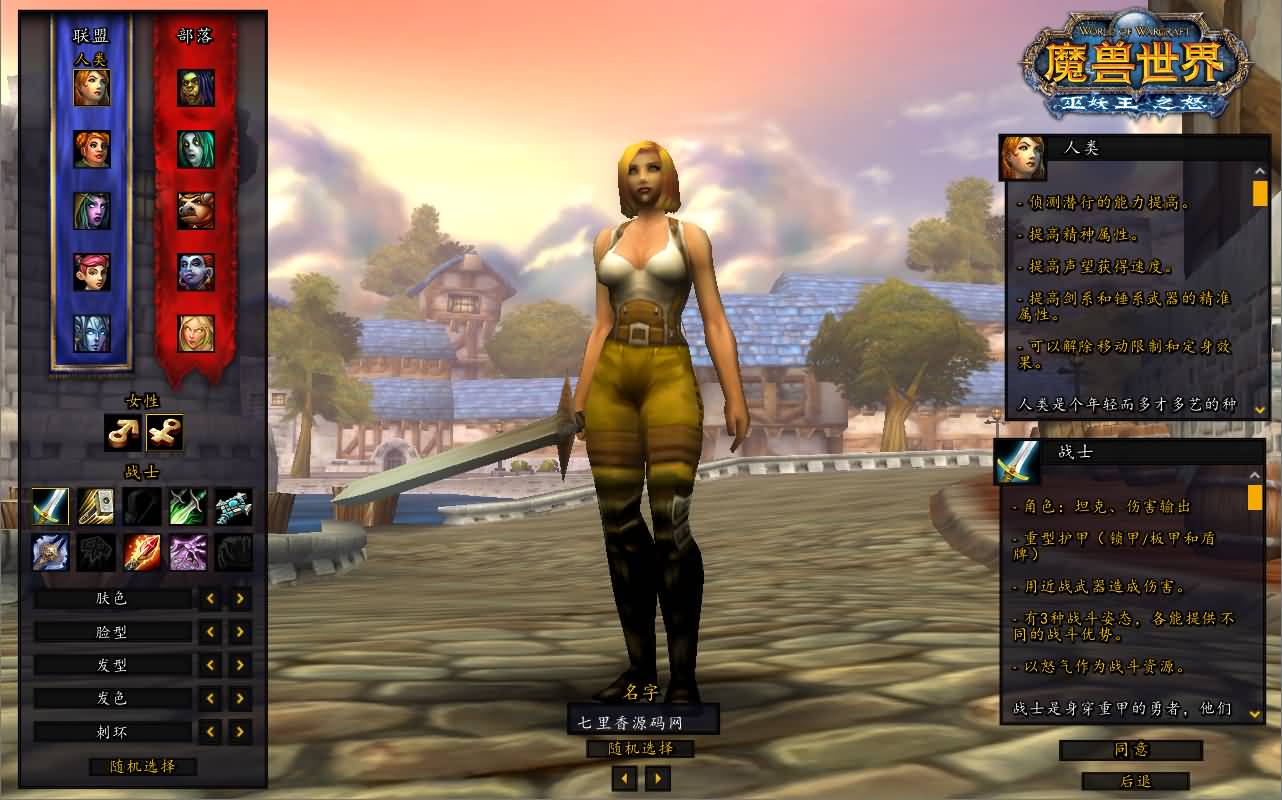The image size is (1282, 800).
Task: Select the Dwarf race portrait
Action: (x=92, y=149)
